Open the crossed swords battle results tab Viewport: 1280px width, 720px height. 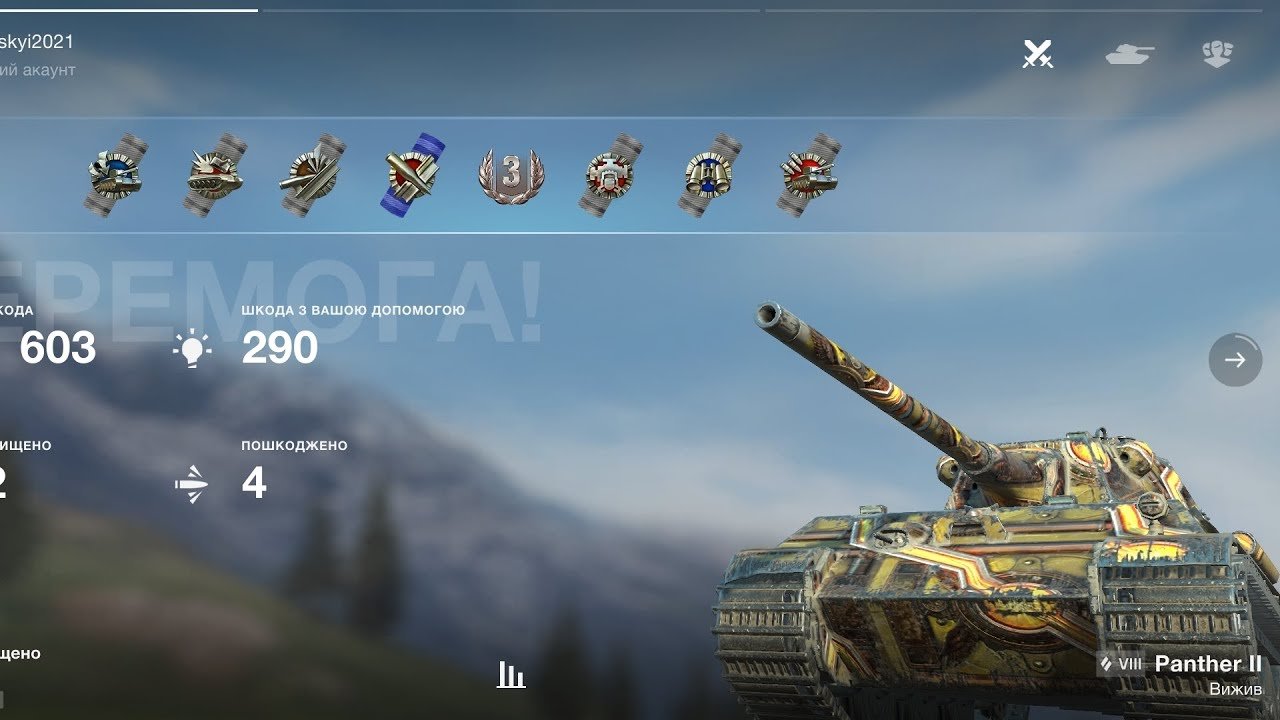1037,54
